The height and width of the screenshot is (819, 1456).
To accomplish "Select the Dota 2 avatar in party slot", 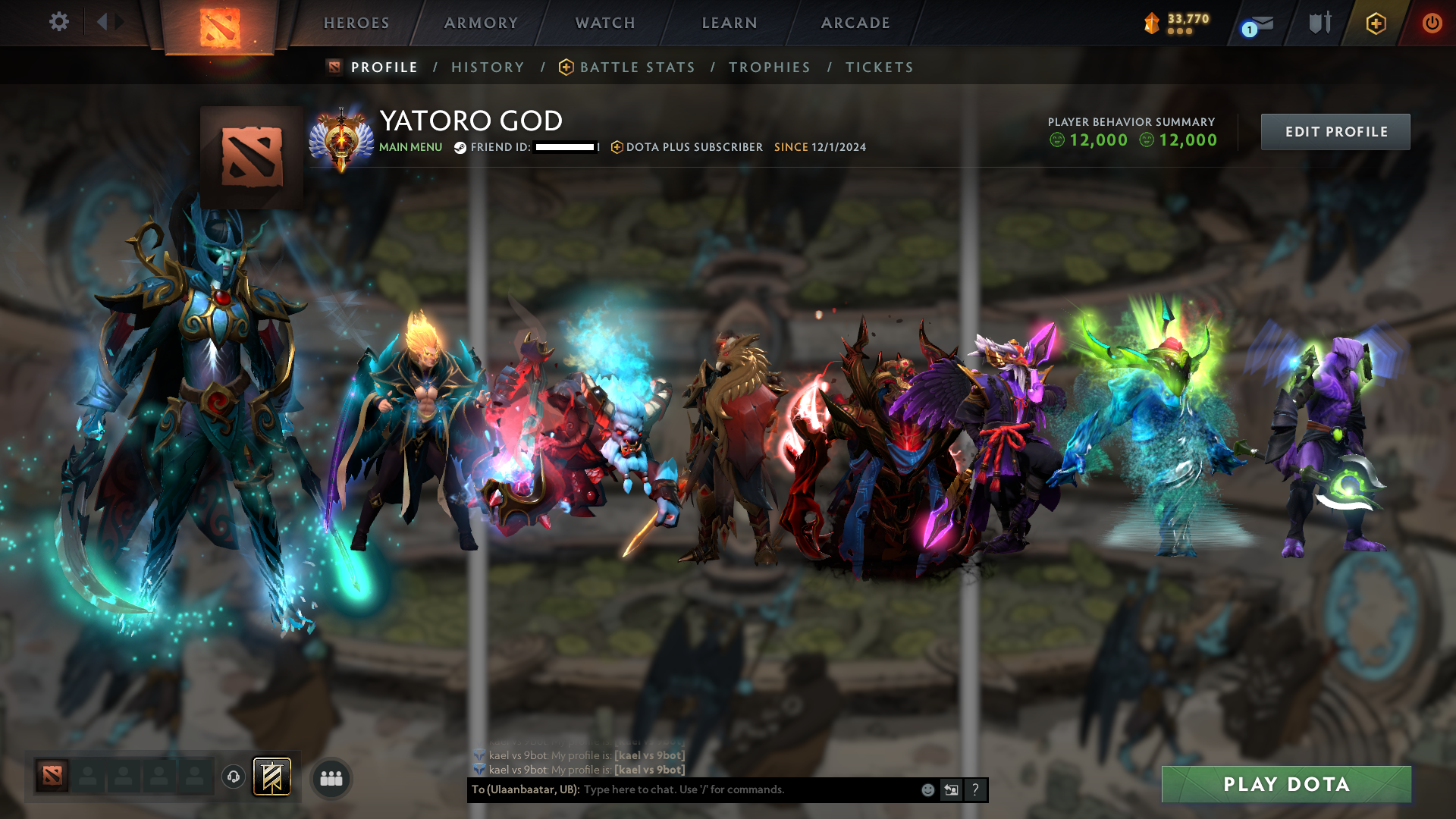I will pyautogui.click(x=52, y=777).
